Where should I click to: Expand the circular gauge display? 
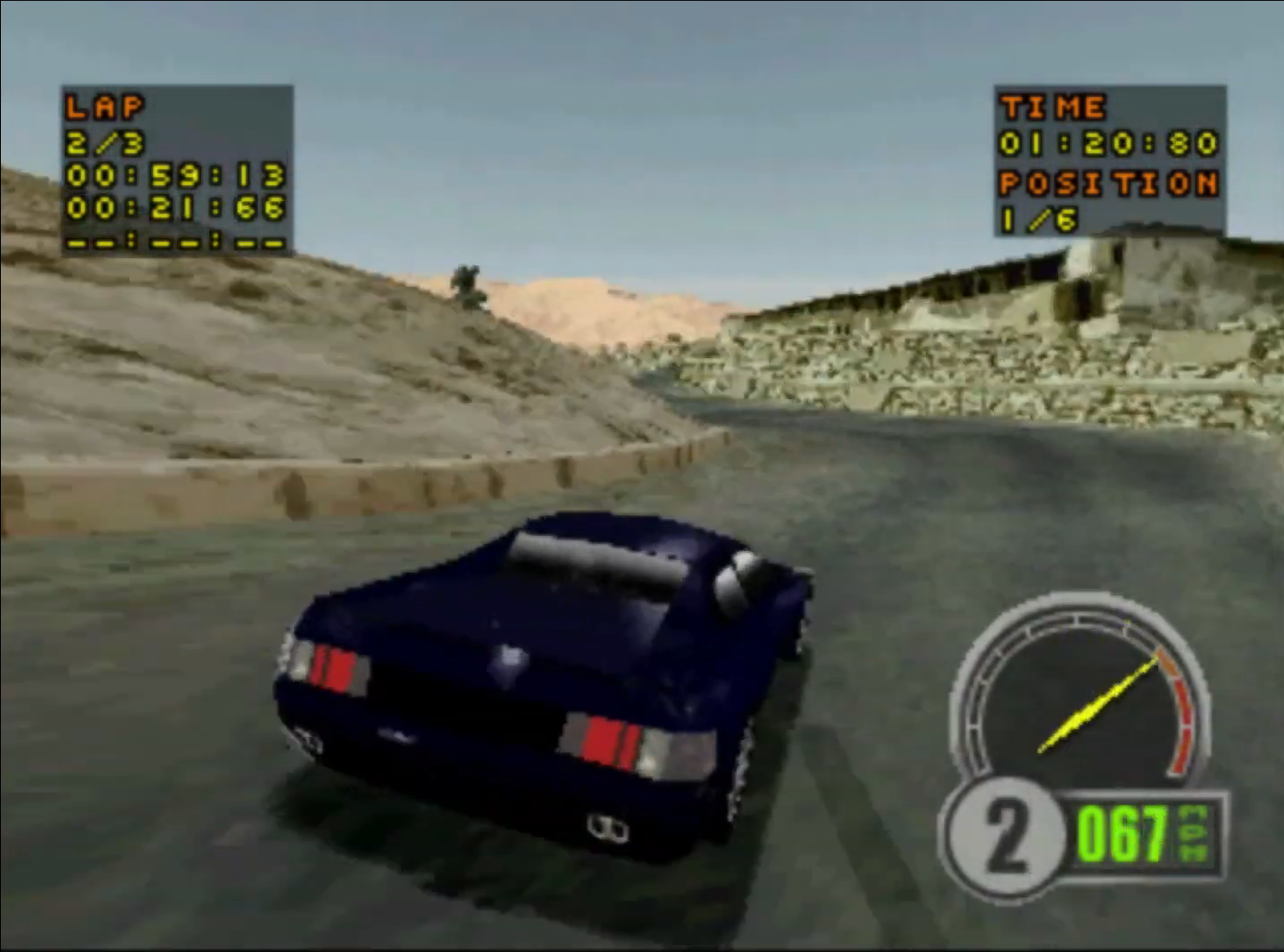click(x=1080, y=706)
